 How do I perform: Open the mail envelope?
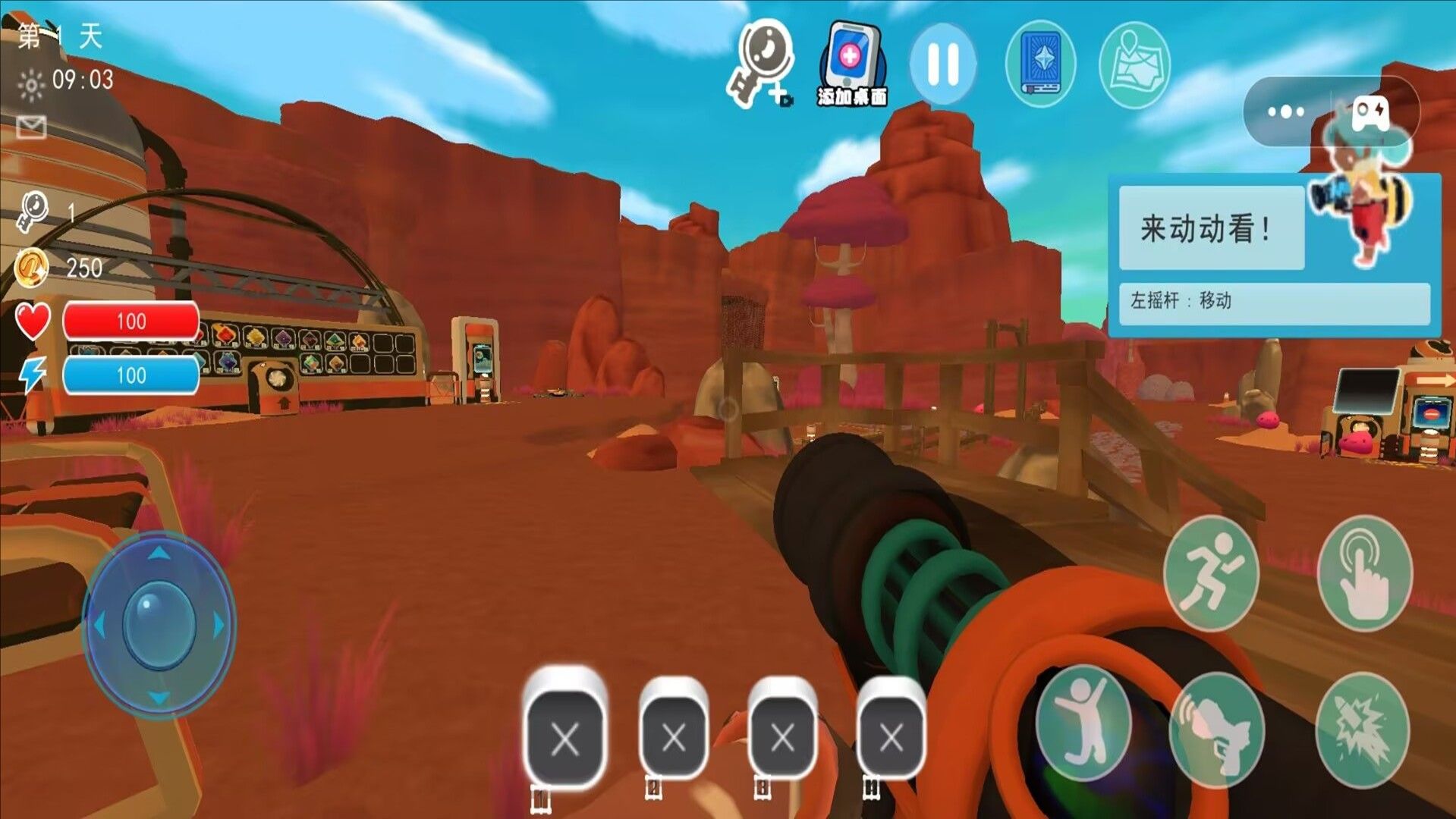pyautogui.click(x=31, y=127)
